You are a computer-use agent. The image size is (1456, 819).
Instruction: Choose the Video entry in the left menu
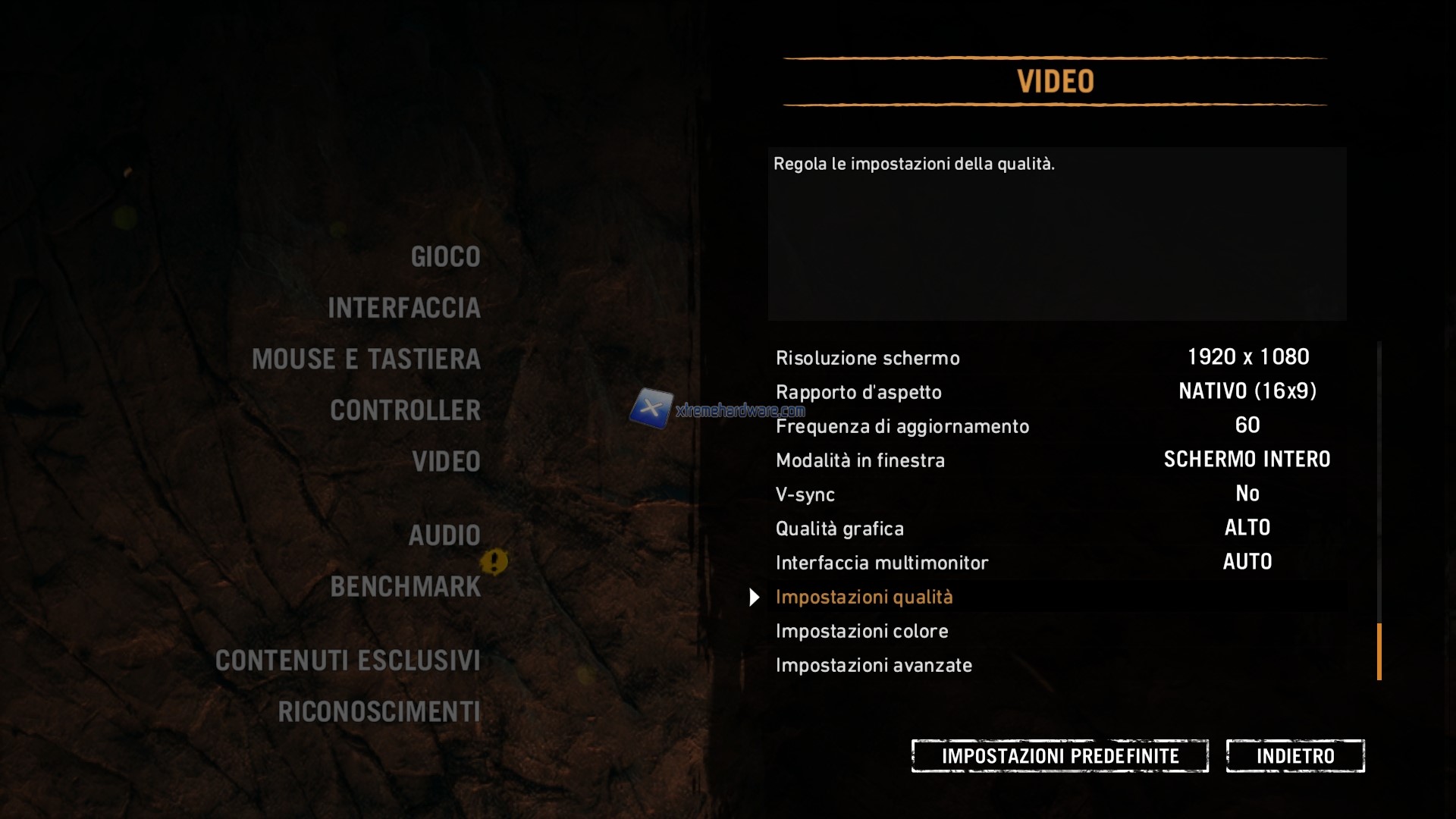(446, 462)
